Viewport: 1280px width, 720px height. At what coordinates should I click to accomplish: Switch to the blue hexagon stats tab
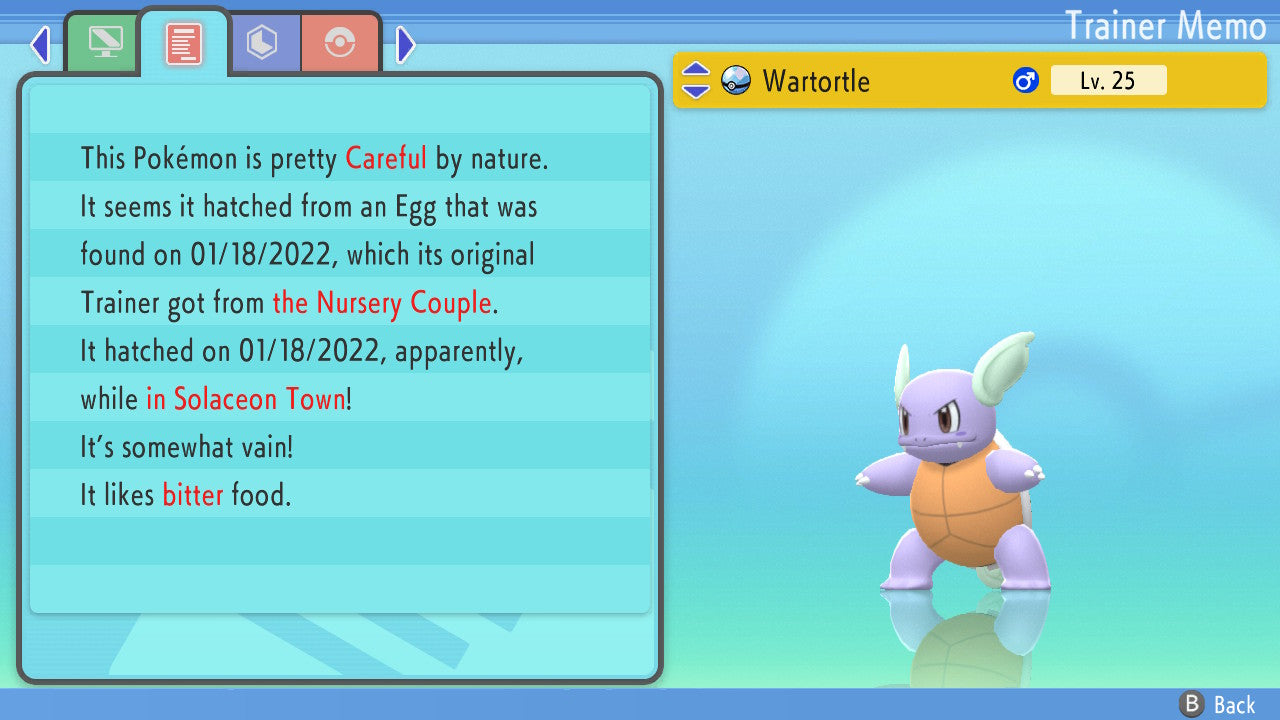[262, 43]
